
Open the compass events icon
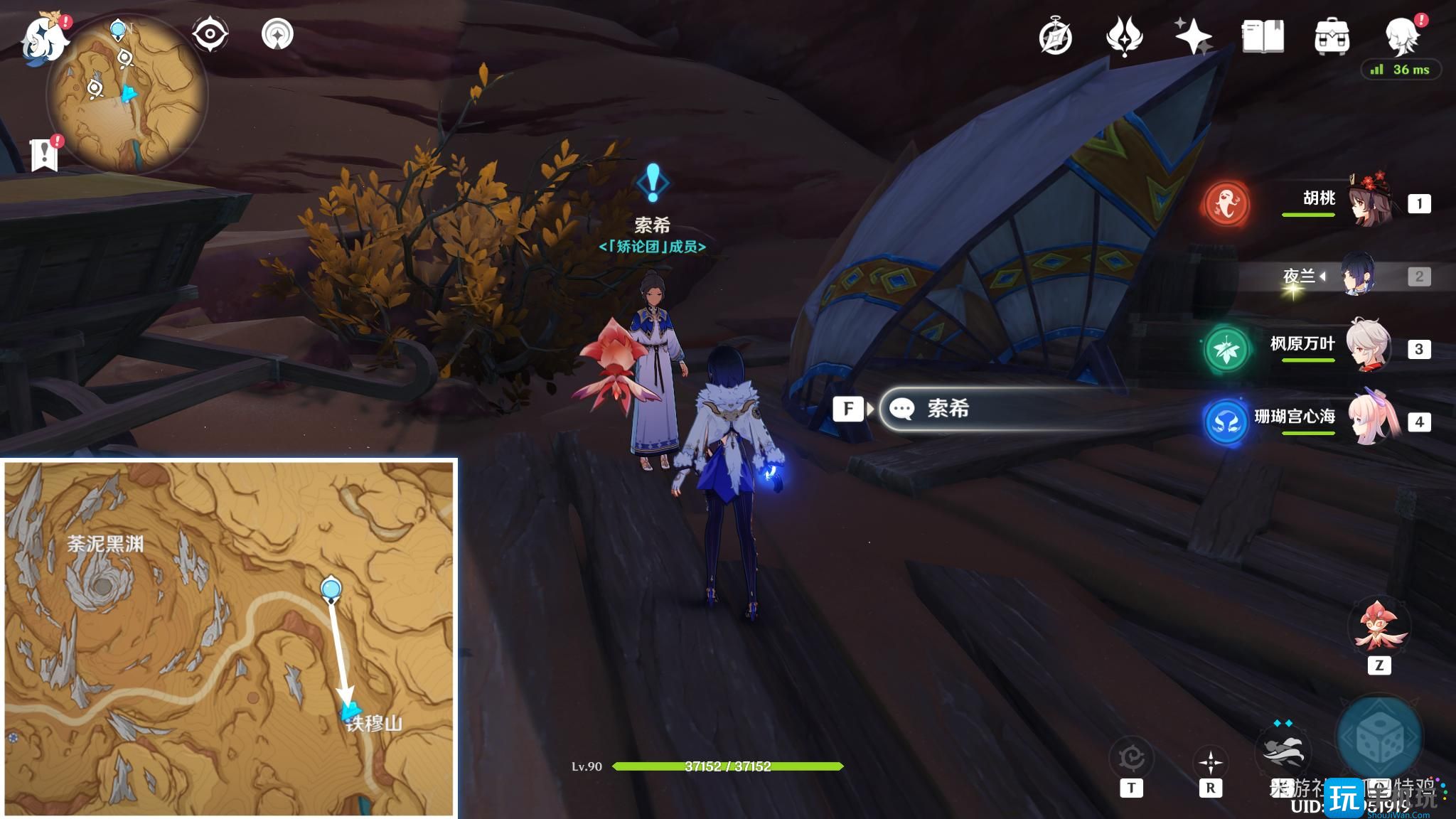[1055, 37]
